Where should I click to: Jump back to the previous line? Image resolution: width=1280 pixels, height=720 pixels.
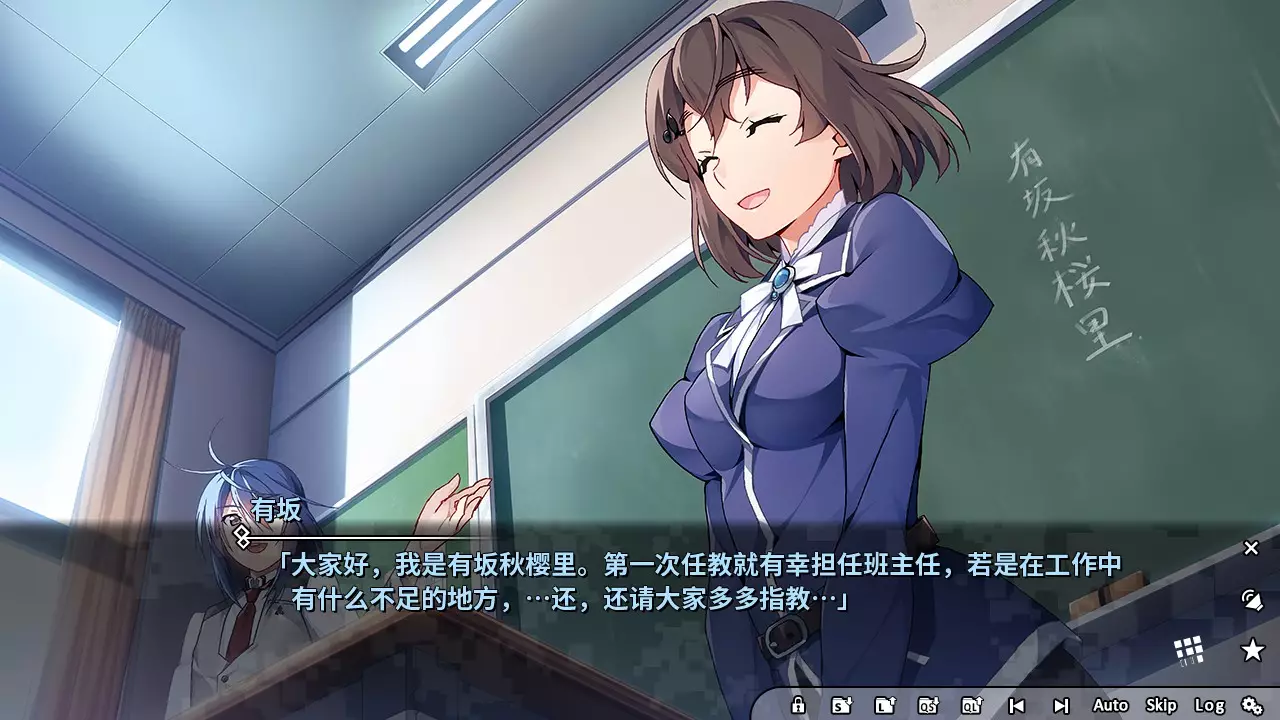tap(1018, 704)
